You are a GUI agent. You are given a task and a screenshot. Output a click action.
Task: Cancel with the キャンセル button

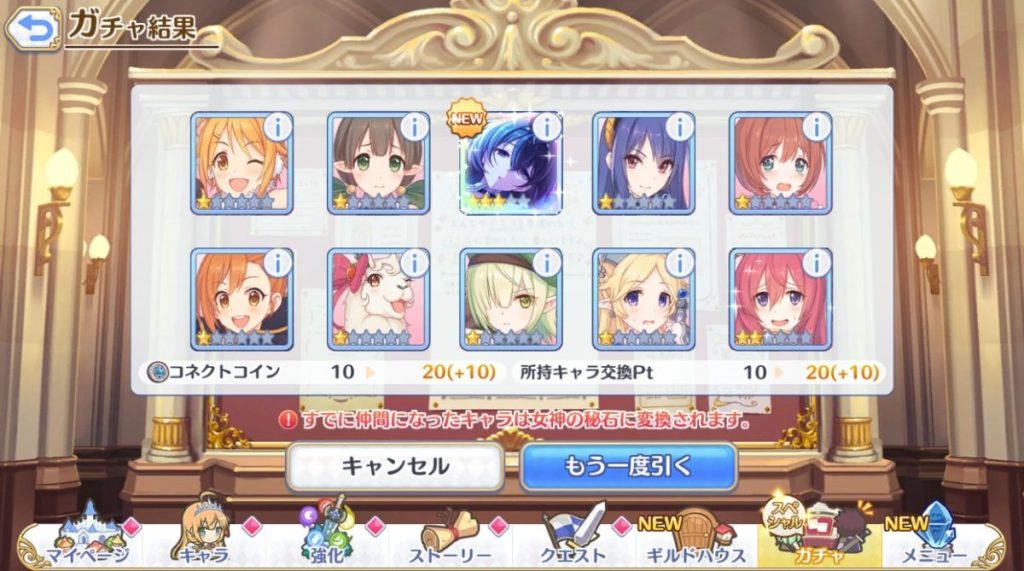pyautogui.click(x=395, y=466)
